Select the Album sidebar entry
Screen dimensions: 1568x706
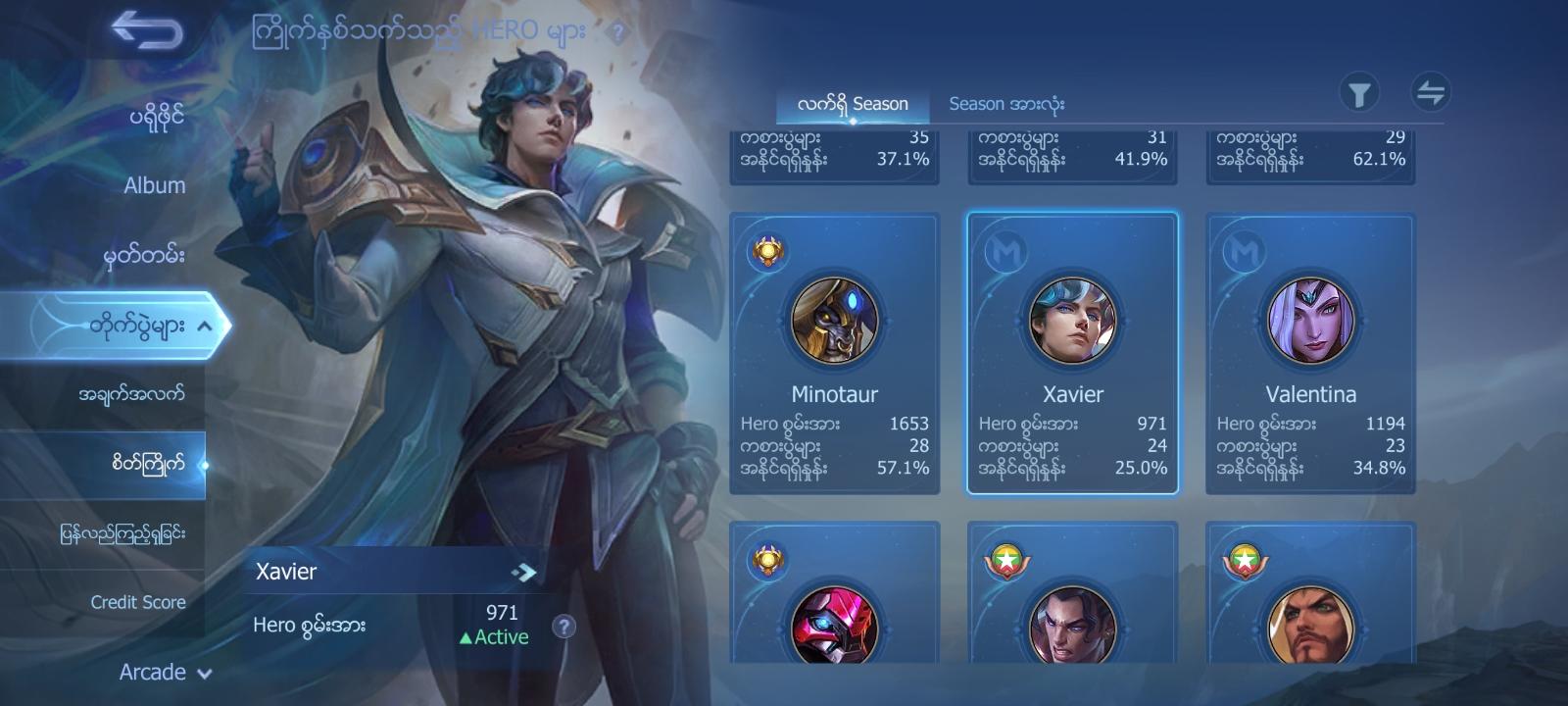point(157,184)
